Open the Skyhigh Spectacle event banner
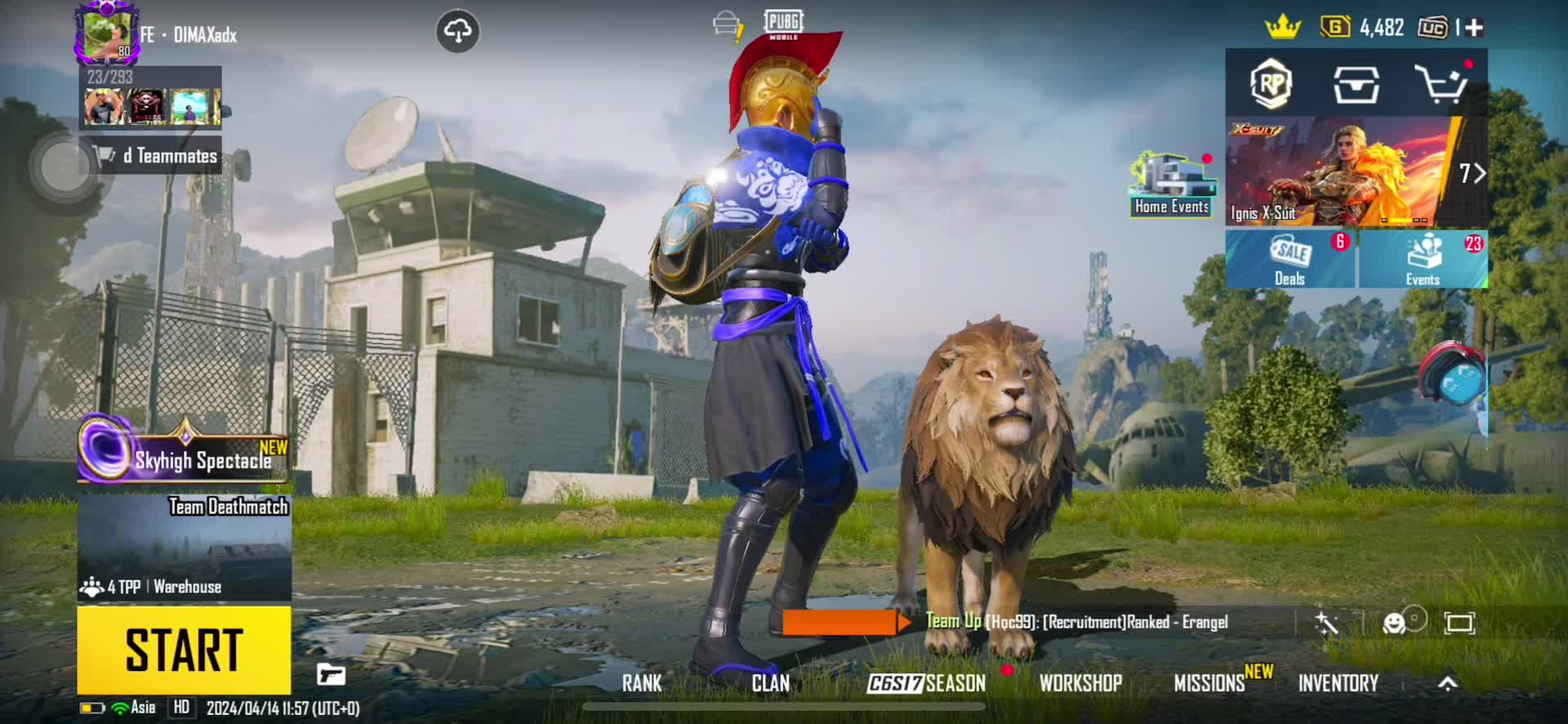 pos(185,456)
